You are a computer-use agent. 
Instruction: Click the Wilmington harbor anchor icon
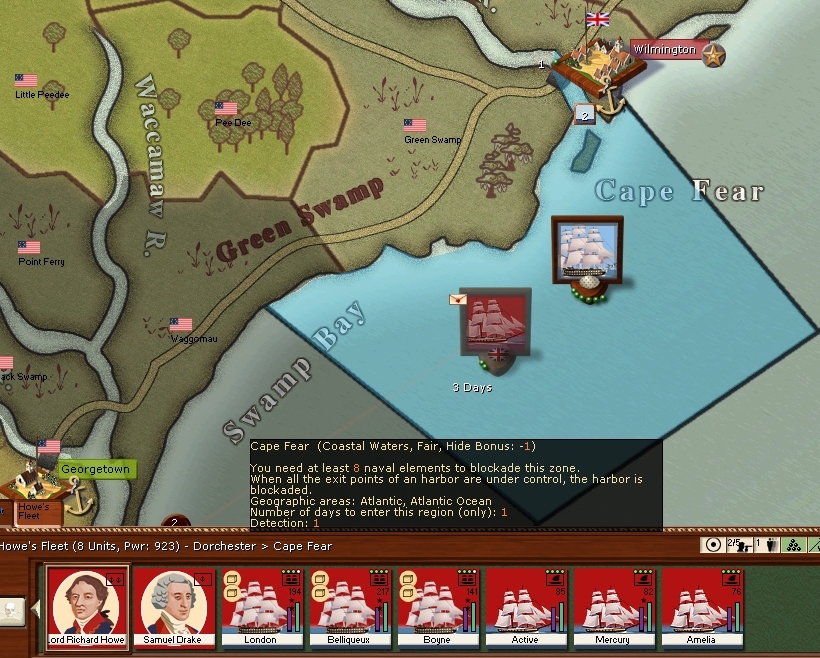click(x=610, y=96)
